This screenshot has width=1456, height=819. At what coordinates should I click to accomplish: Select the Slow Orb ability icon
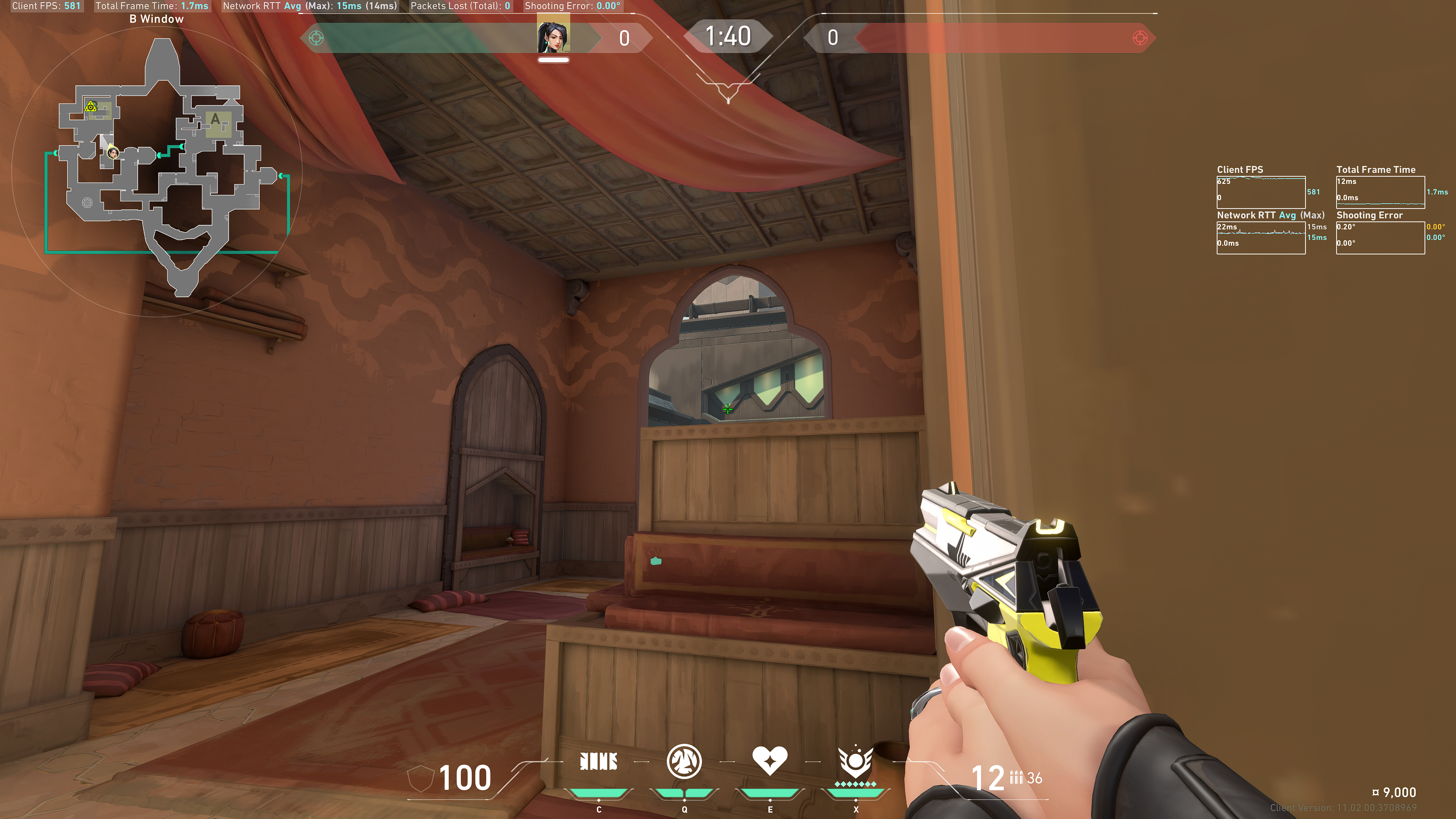tap(684, 761)
